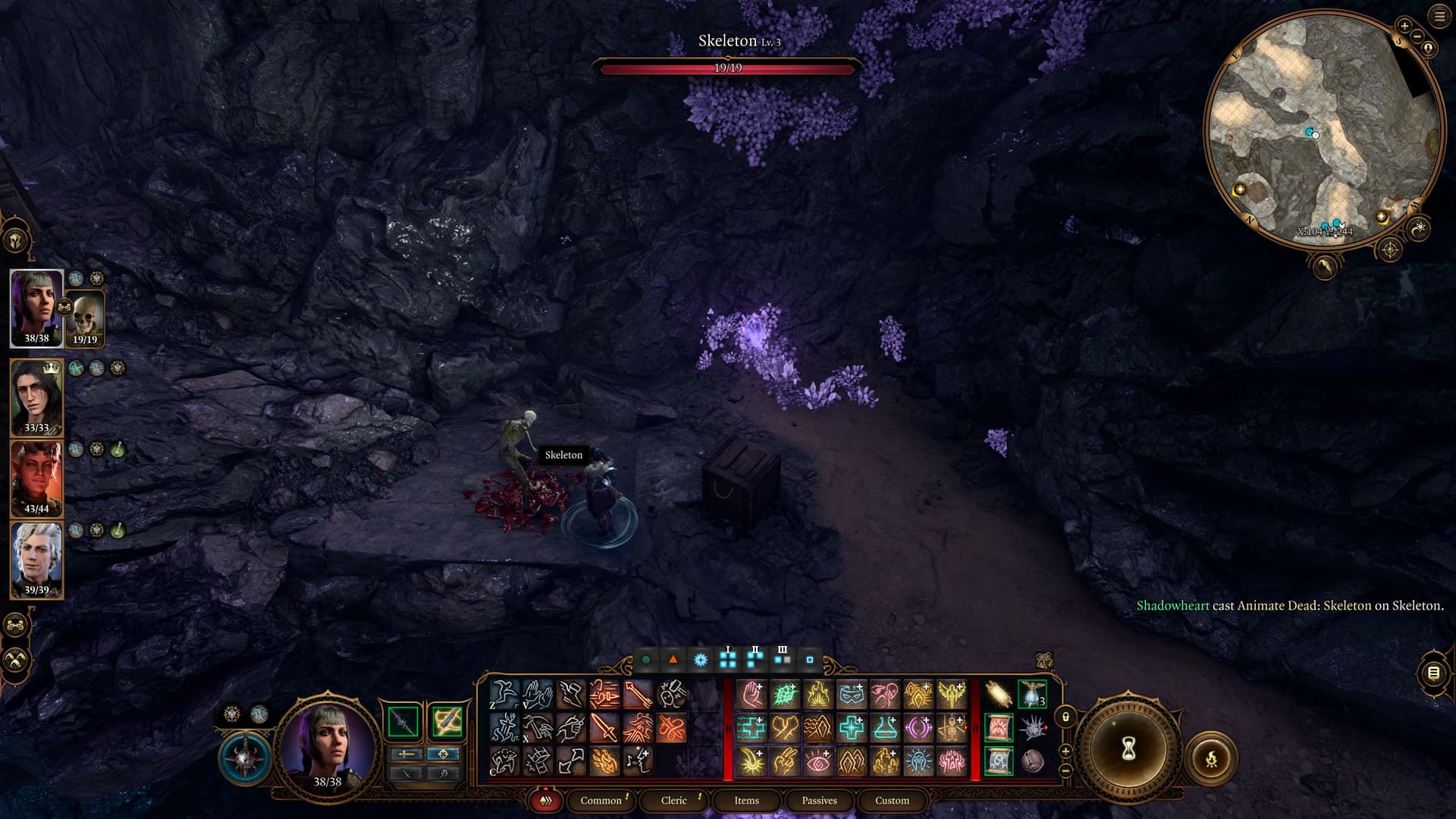Choose the white-haired companion portrait
This screenshot has height=819, width=1456.
pyautogui.click(x=36, y=560)
